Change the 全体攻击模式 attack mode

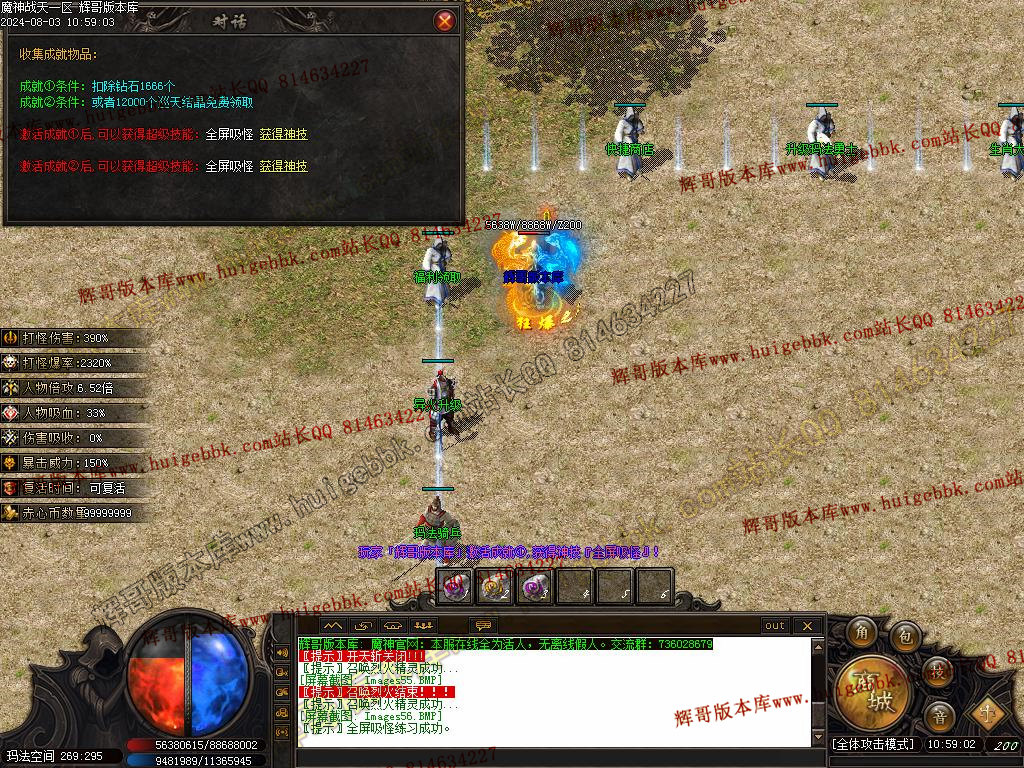873,745
